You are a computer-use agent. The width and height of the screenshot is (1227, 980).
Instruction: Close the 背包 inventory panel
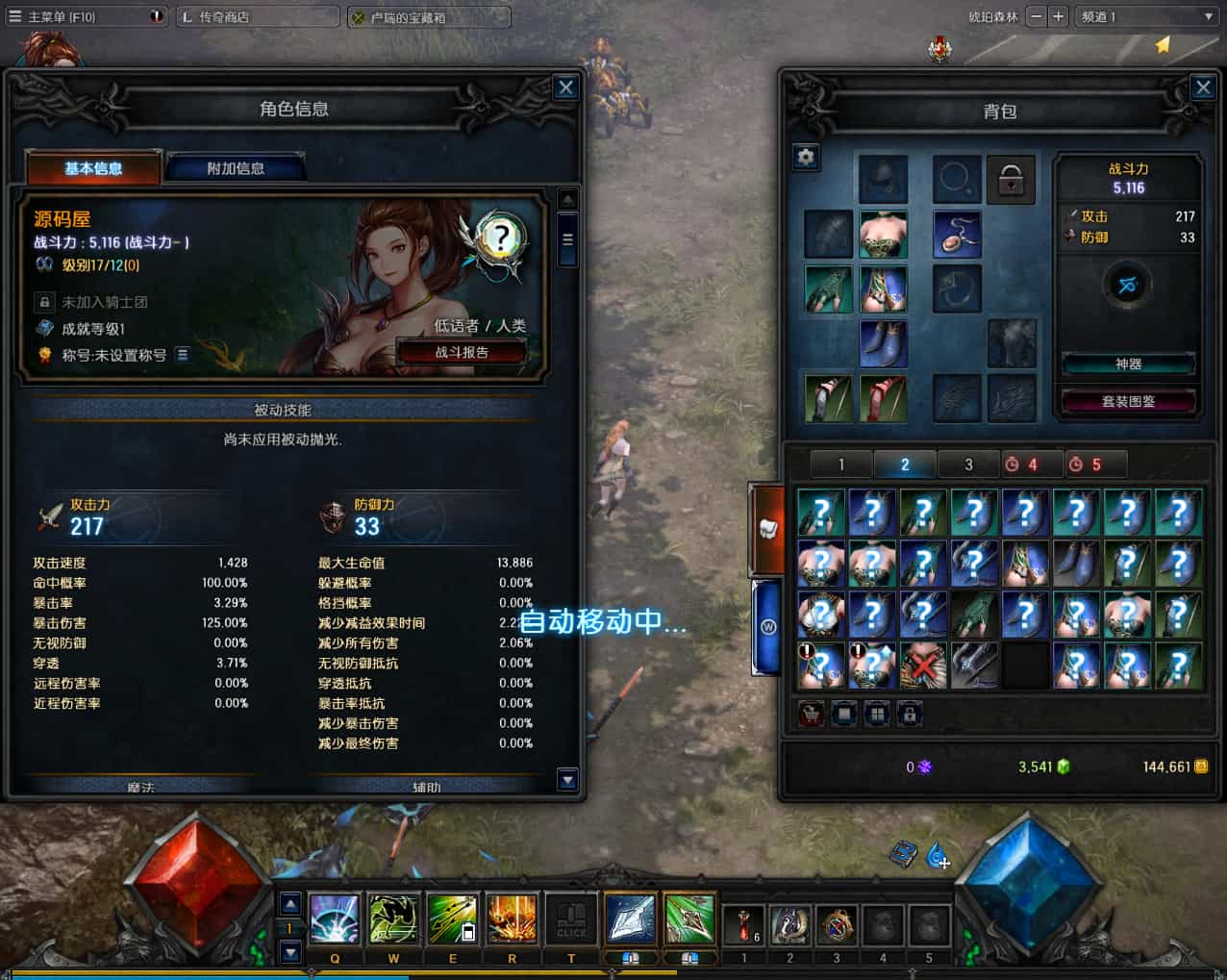(x=1202, y=88)
